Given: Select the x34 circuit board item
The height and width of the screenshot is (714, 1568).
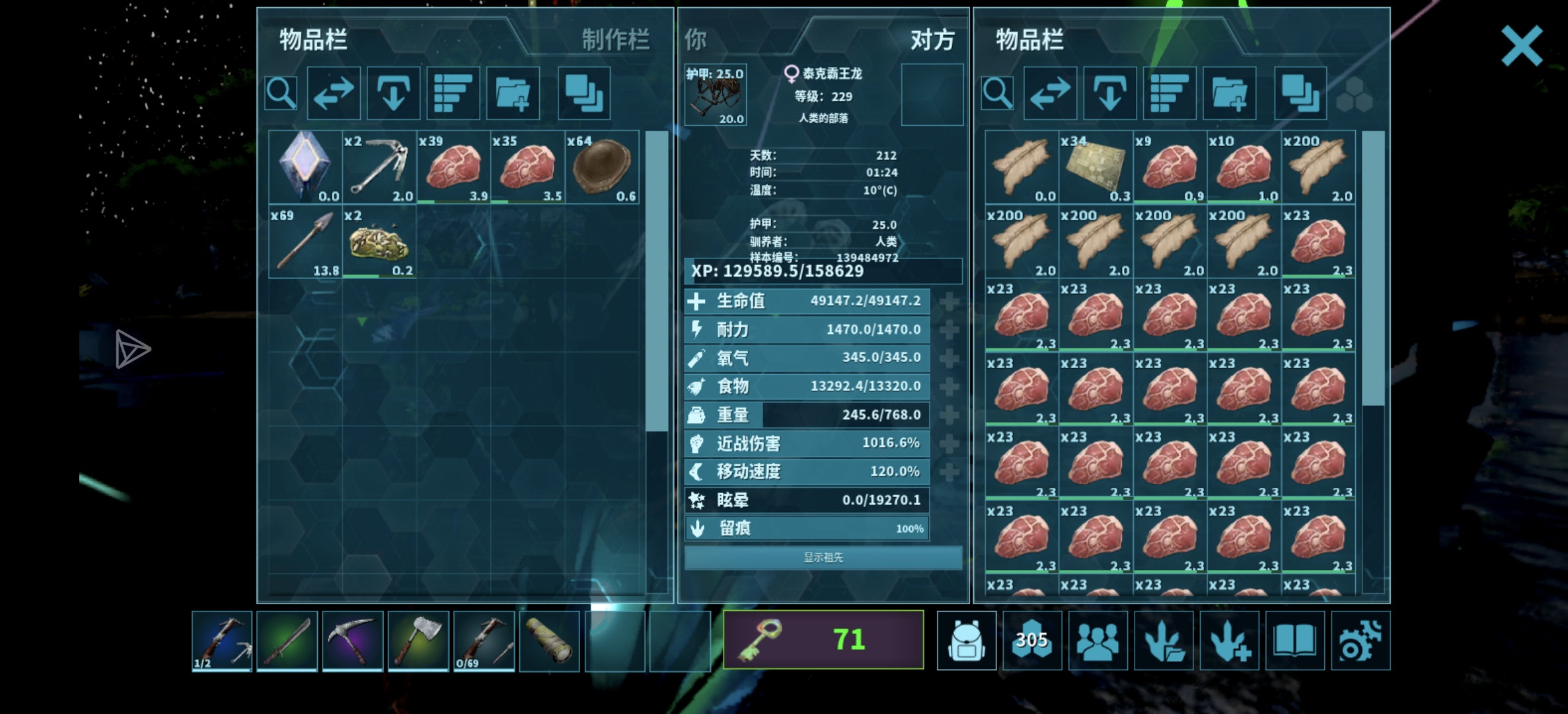Looking at the screenshot, I should pos(1096,167).
